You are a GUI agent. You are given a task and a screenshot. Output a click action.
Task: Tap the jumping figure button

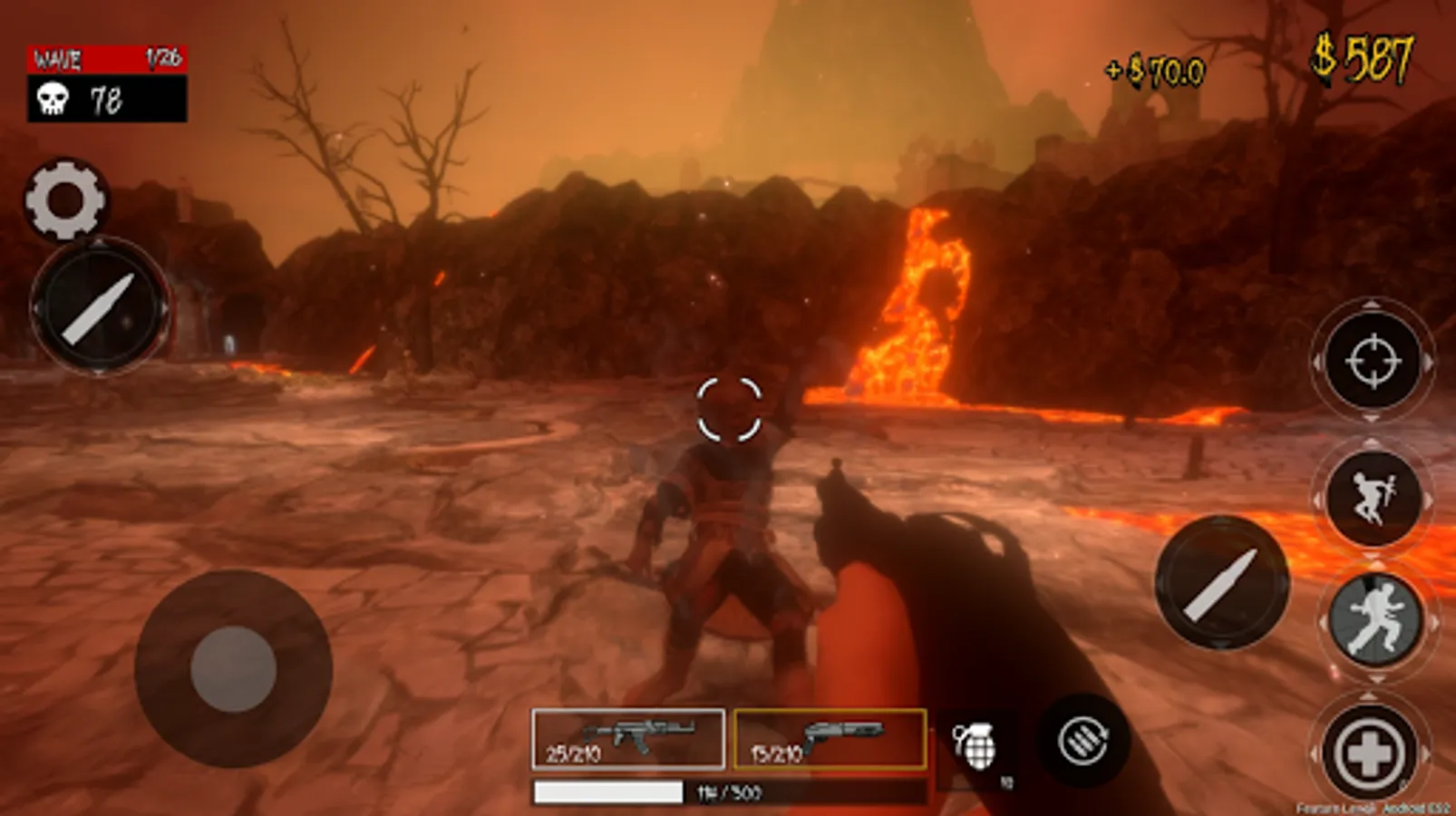point(1373,498)
